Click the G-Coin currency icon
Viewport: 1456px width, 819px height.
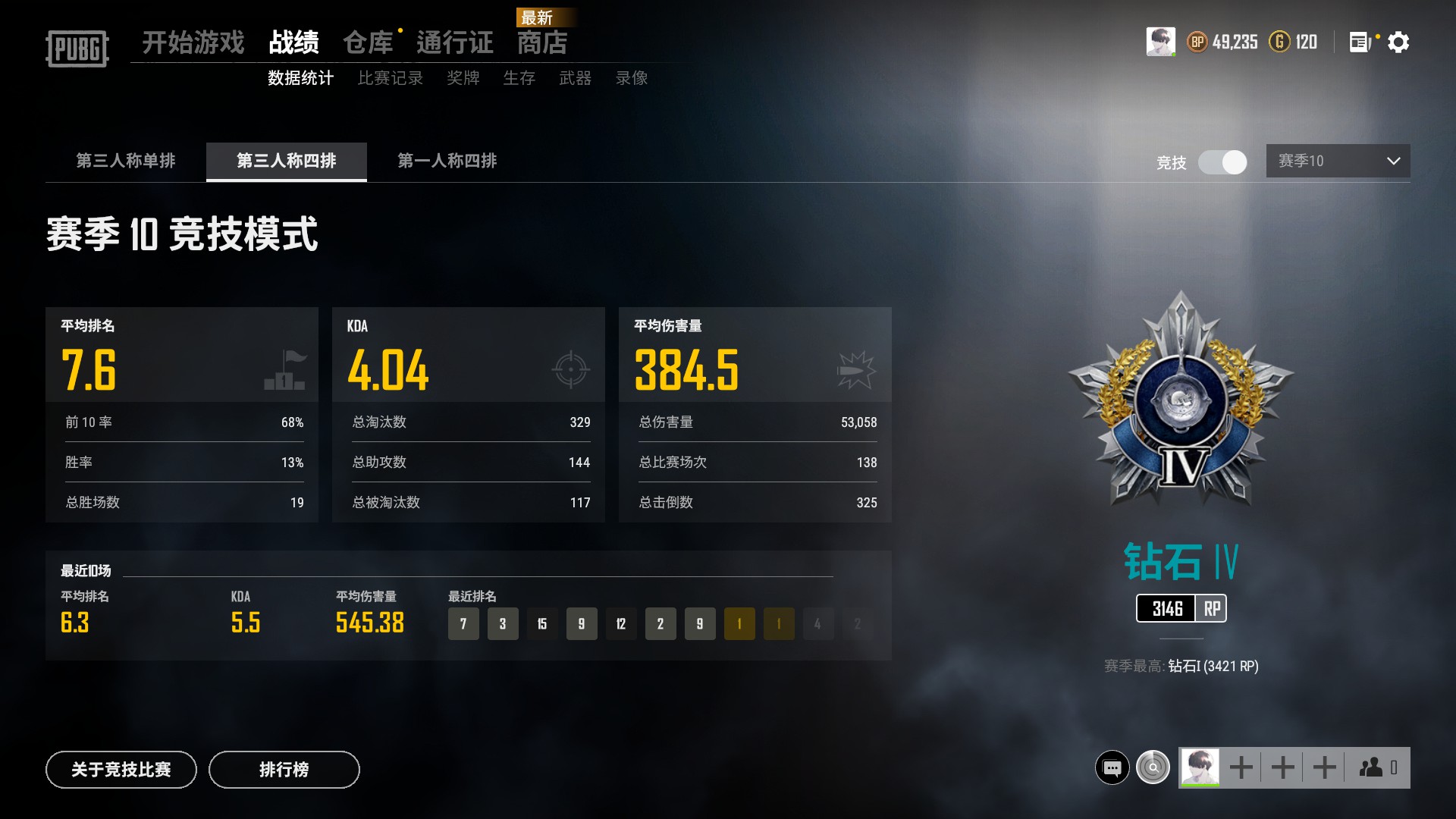tap(1280, 42)
